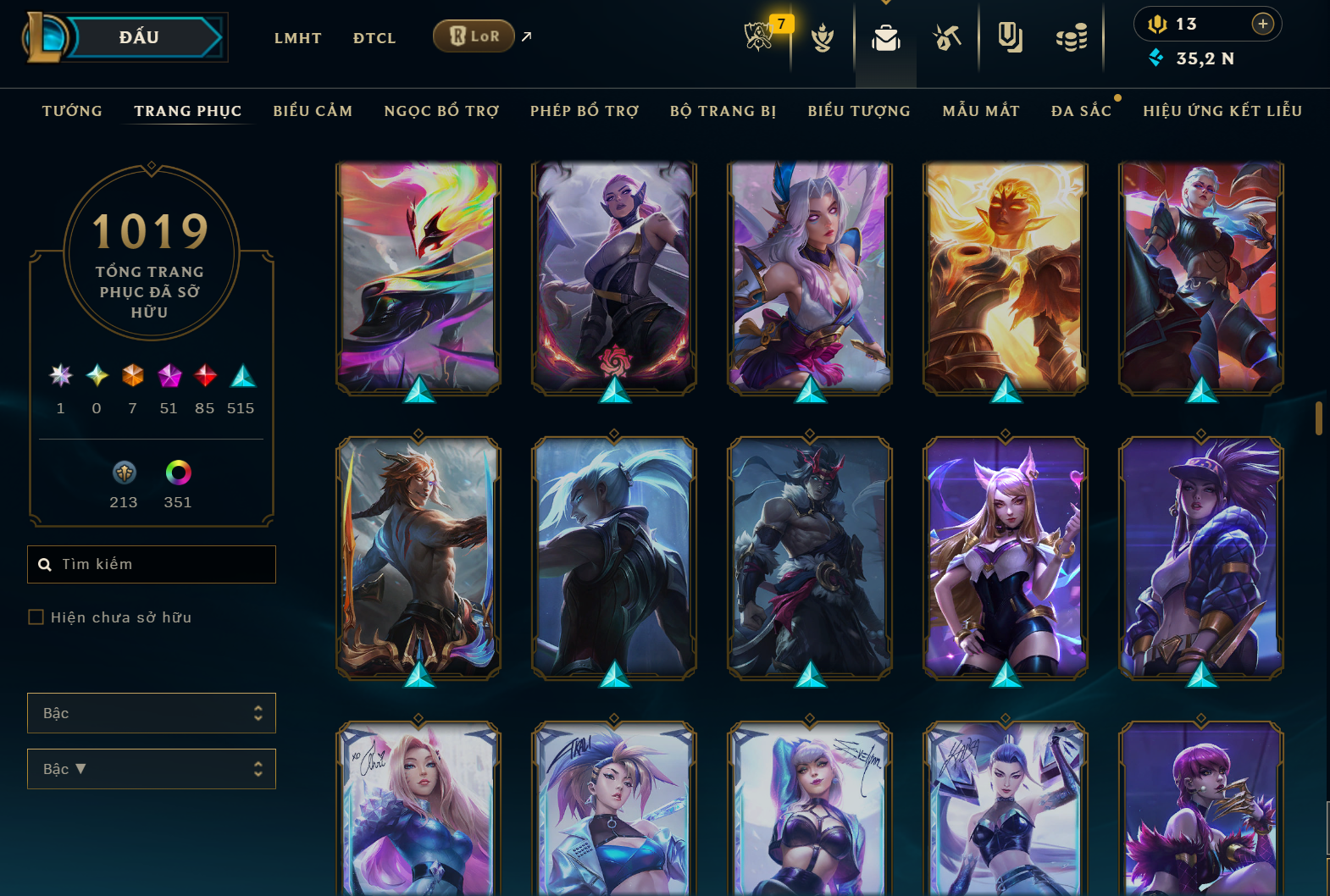
Task: Switch to the TƯỚNG tab
Action: tap(72, 111)
